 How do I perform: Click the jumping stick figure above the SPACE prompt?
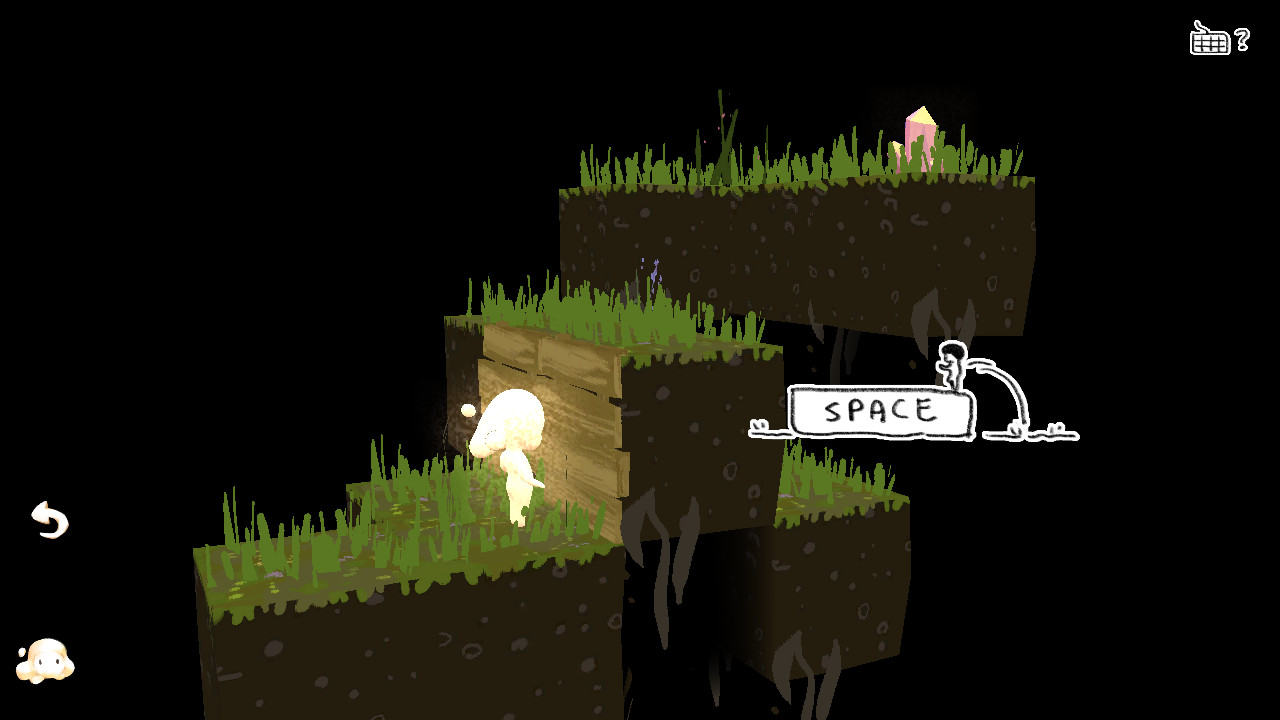click(950, 365)
